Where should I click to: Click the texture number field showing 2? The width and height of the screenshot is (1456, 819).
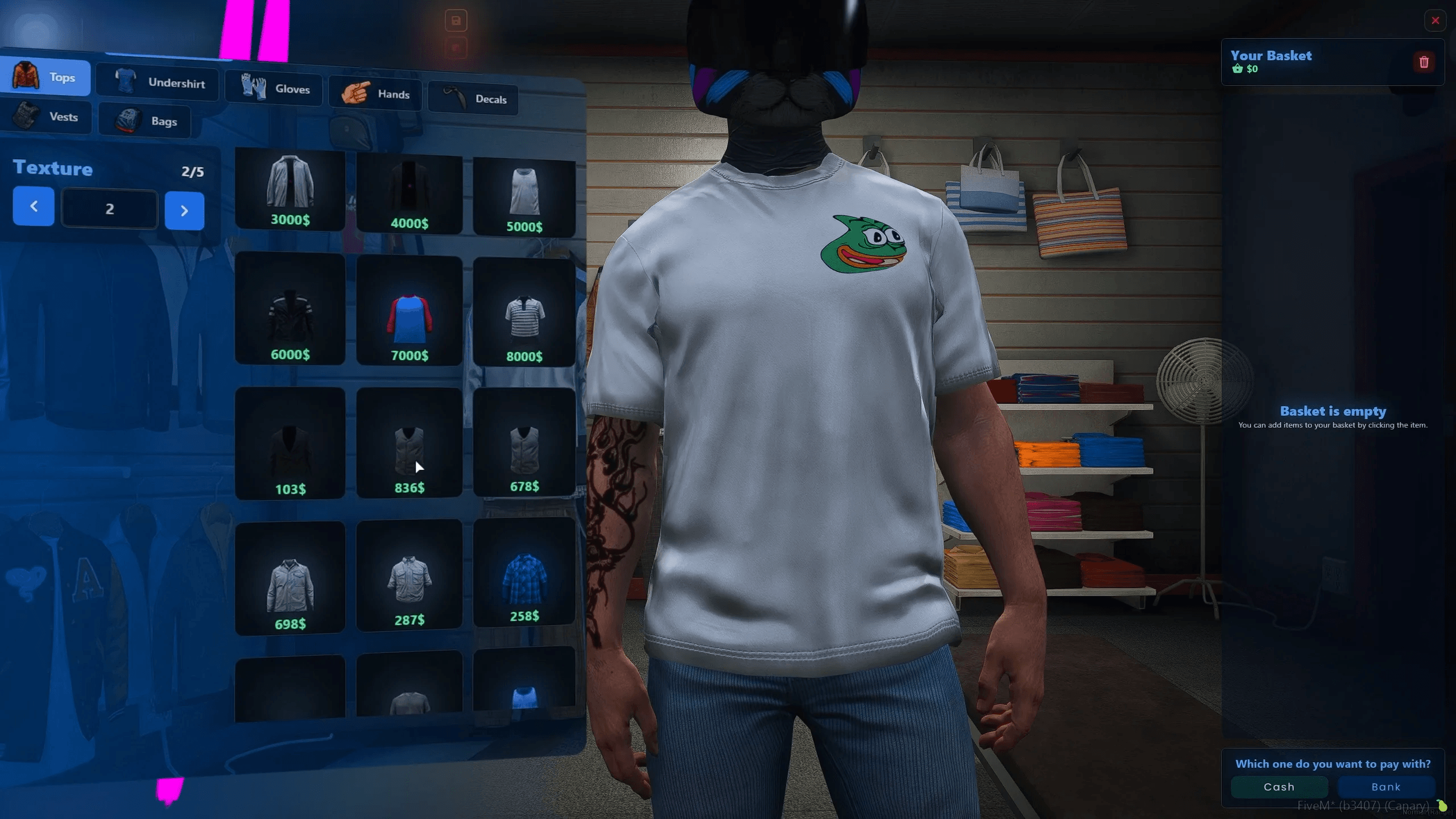(x=110, y=208)
